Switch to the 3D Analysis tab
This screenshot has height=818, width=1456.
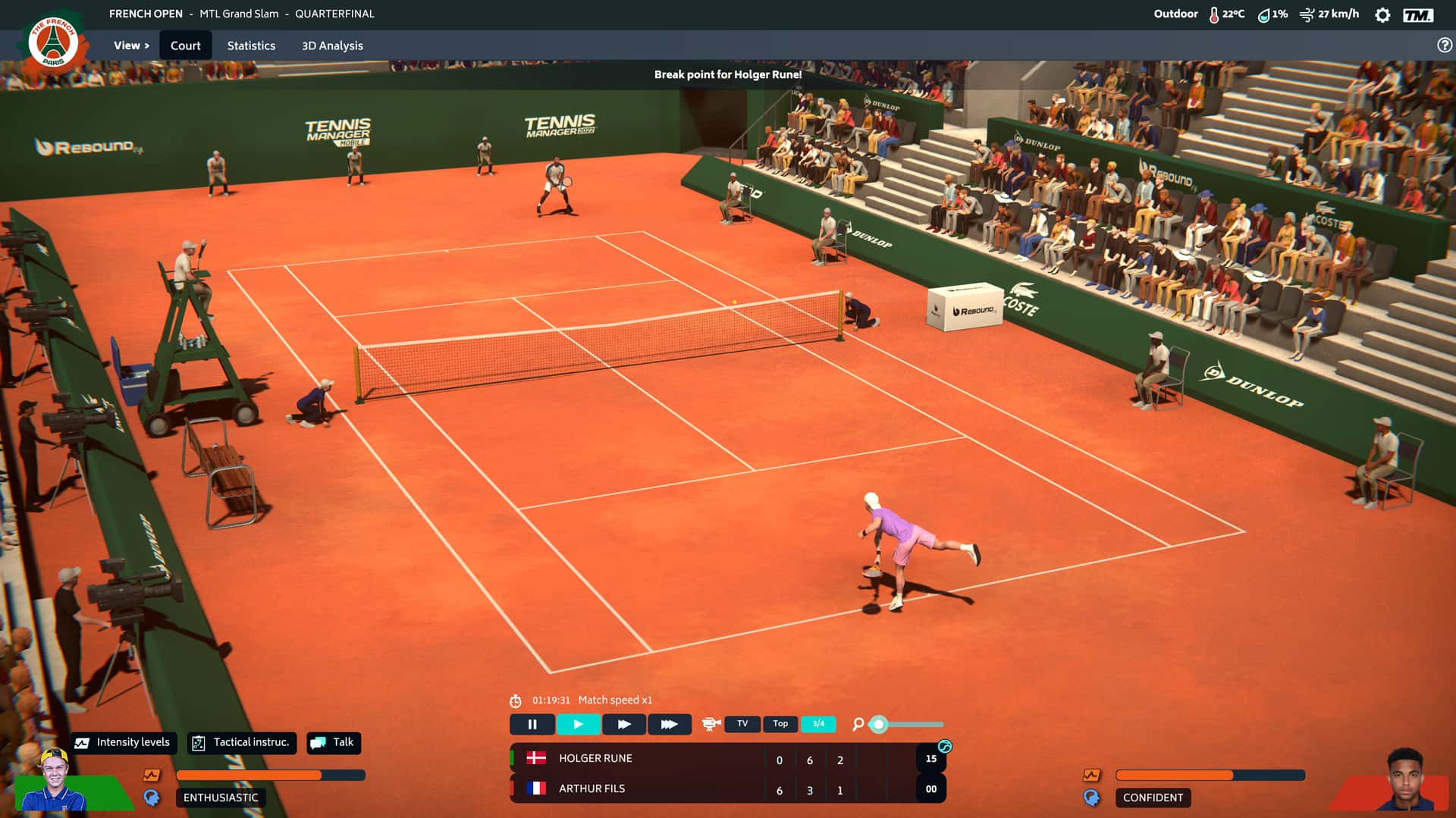(x=332, y=45)
